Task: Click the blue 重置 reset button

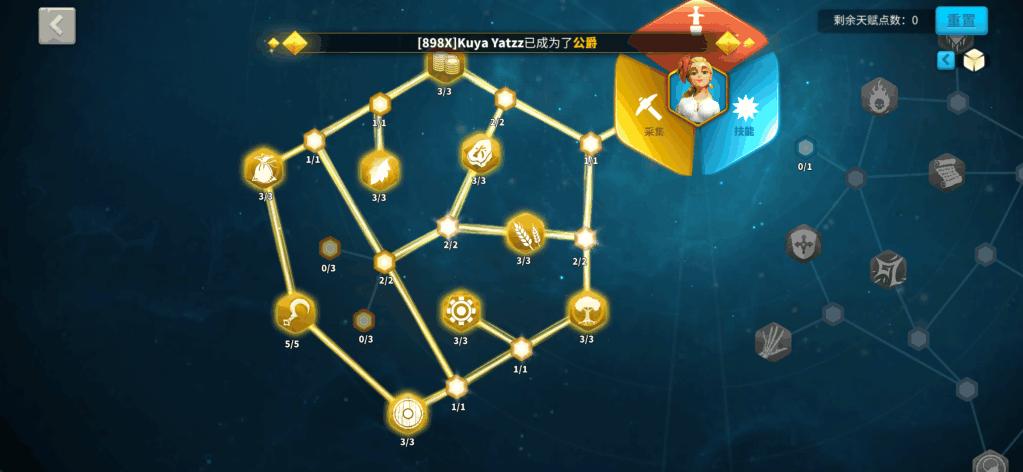Action: pos(961,20)
